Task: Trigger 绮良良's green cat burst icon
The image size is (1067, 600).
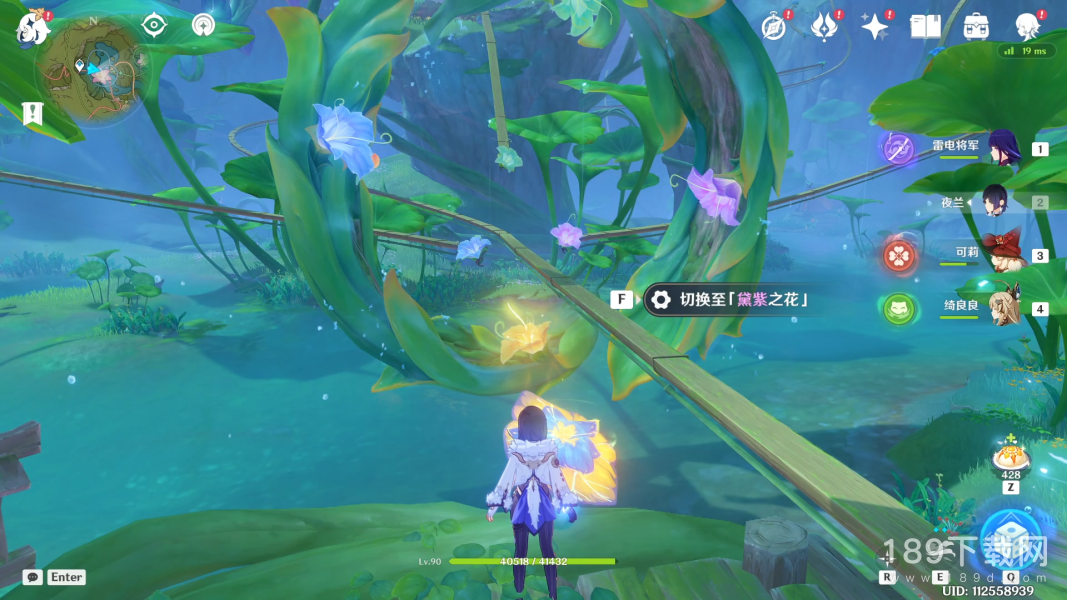Action: [x=897, y=308]
